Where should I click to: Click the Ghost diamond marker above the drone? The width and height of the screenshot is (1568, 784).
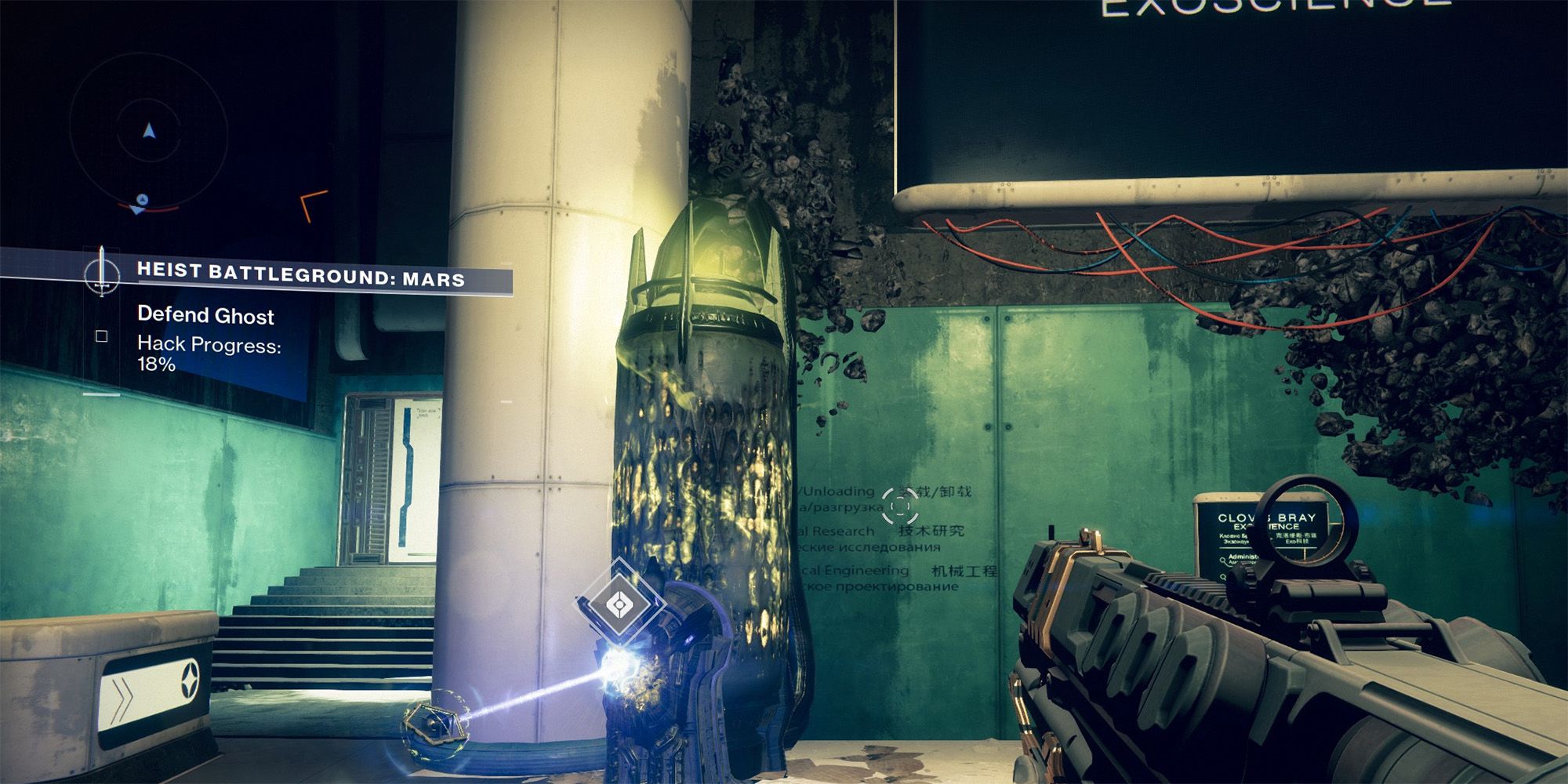(619, 604)
